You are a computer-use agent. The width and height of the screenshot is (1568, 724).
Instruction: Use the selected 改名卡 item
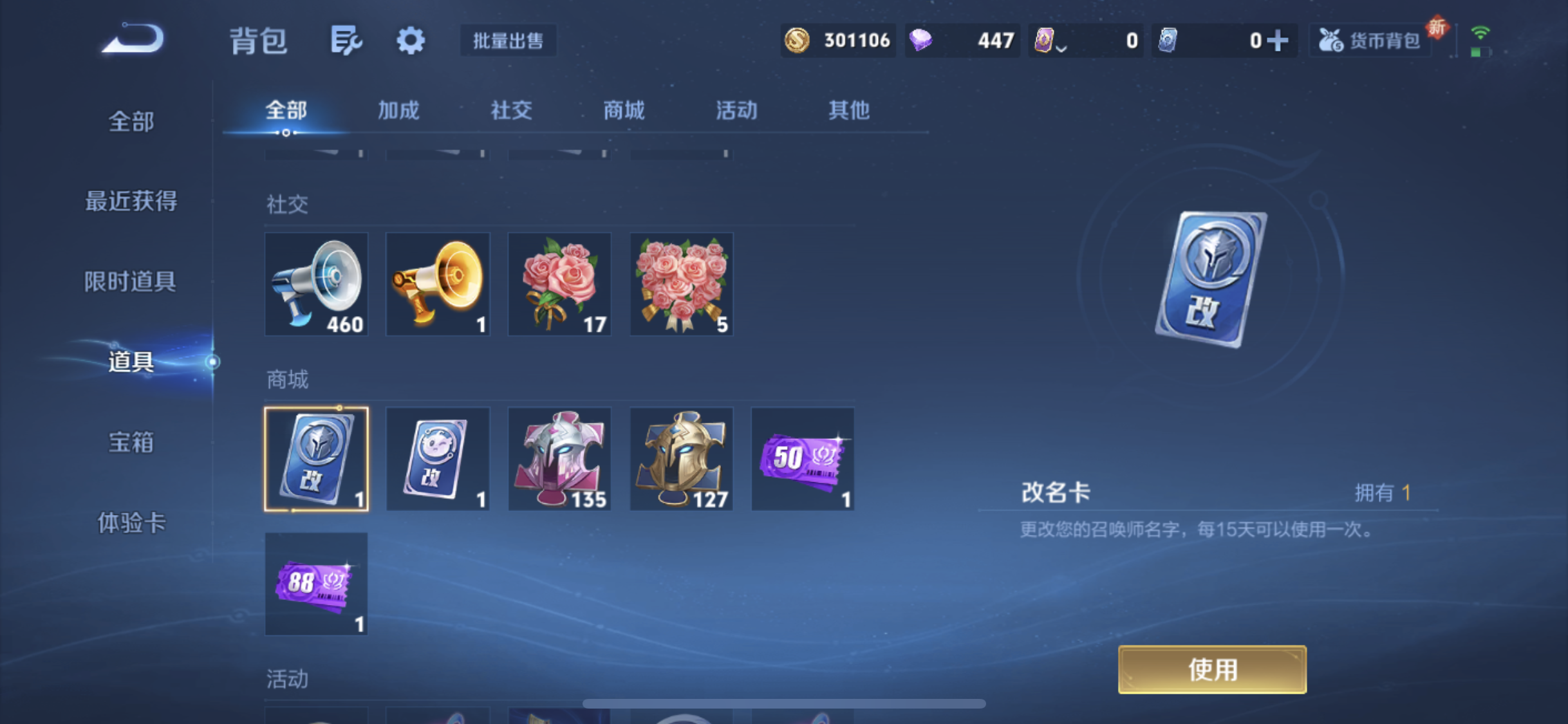(1212, 669)
